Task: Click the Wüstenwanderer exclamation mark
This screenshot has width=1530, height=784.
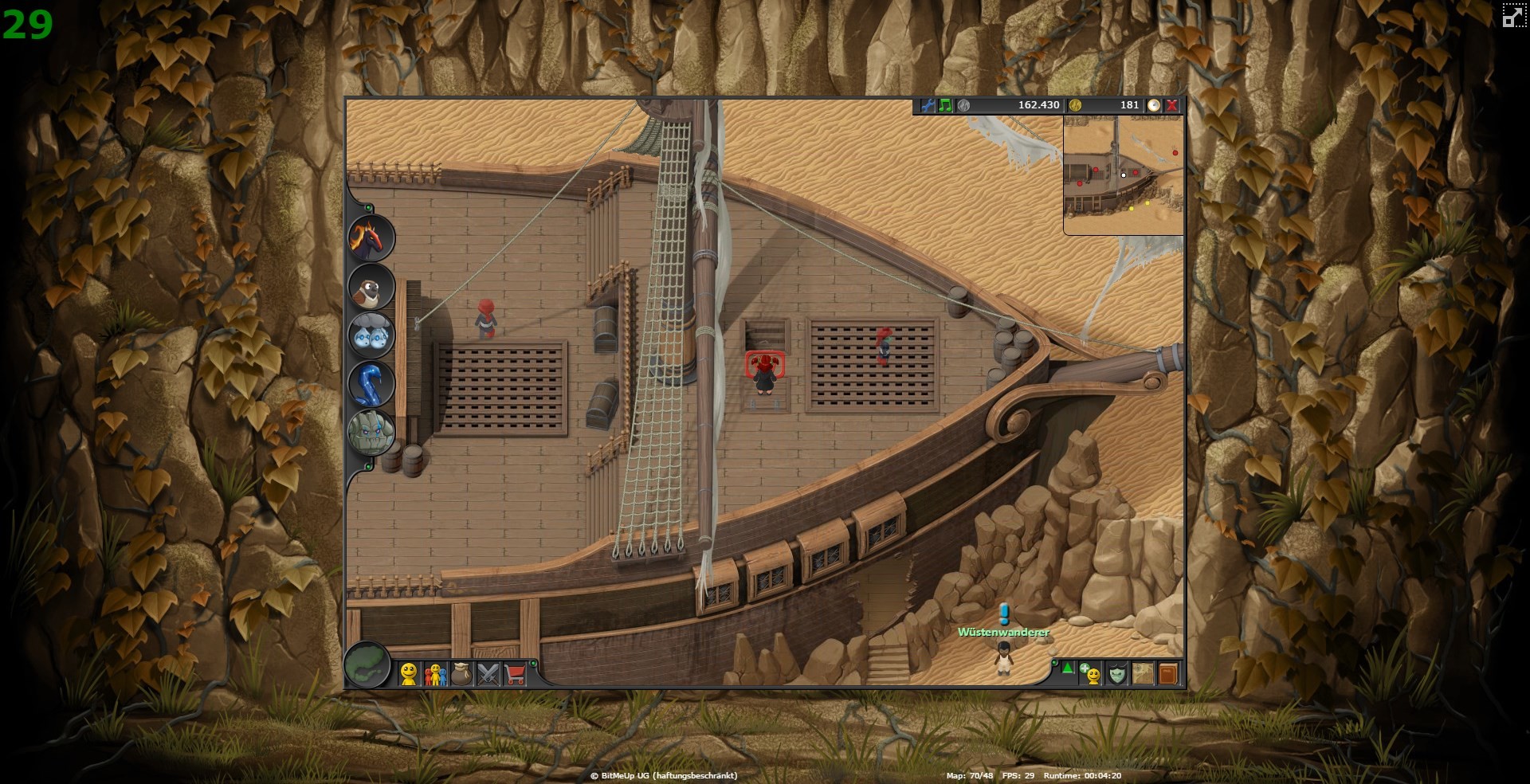Action: (x=1005, y=613)
